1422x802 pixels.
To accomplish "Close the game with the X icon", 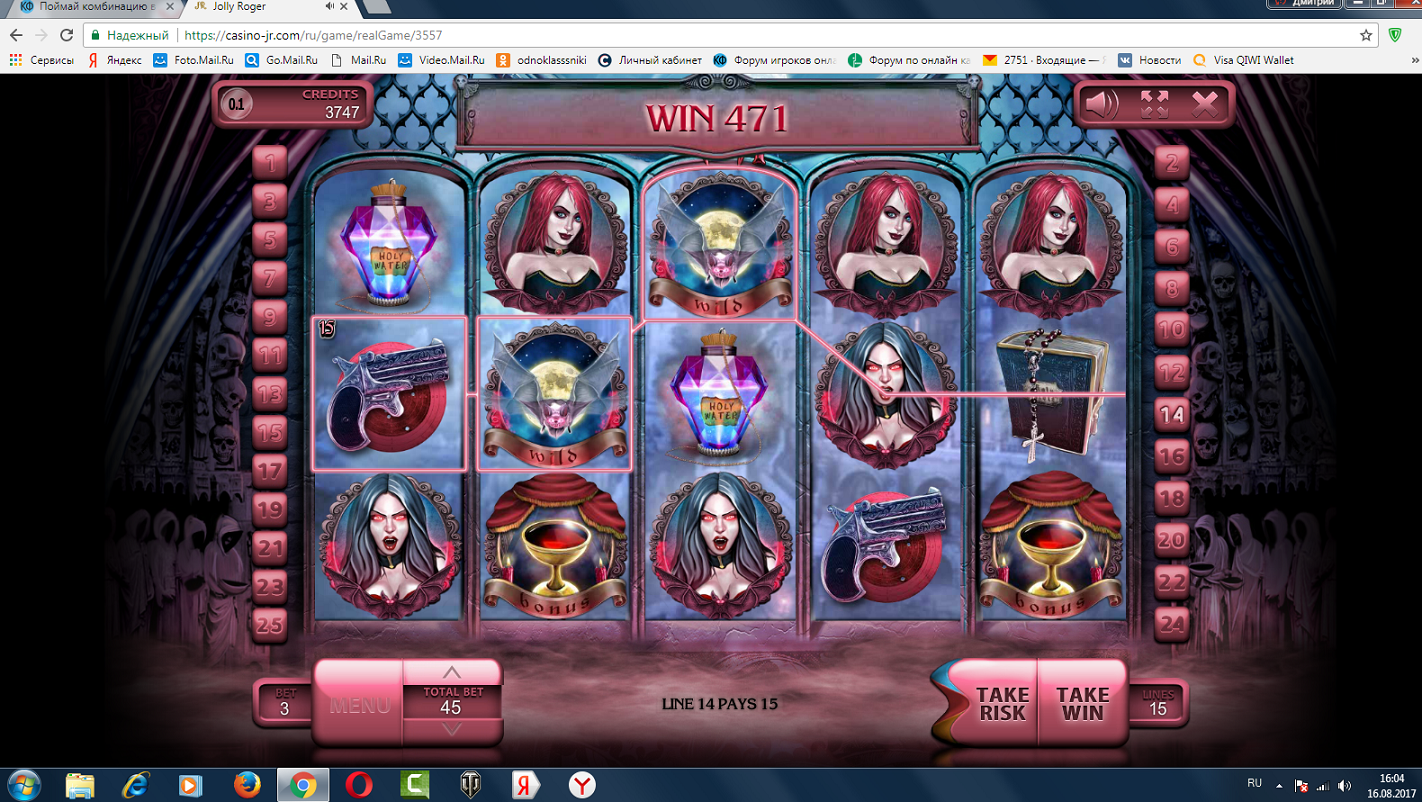I will point(1205,104).
